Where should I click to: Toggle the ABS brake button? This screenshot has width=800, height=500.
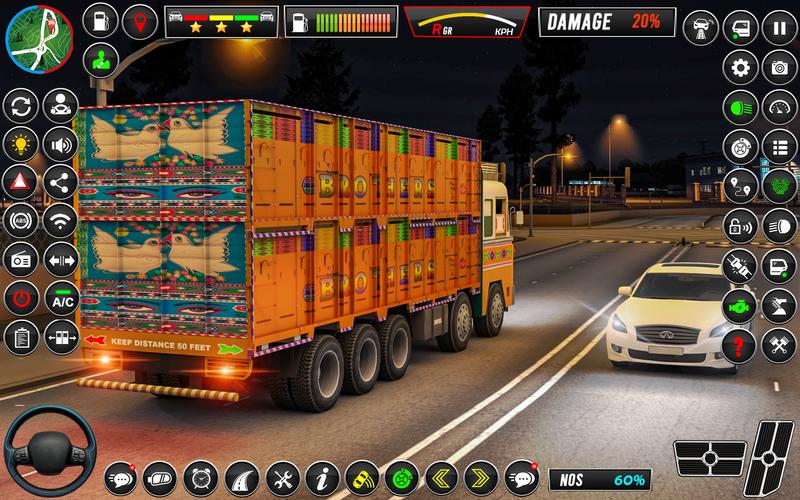pyautogui.click(x=20, y=221)
